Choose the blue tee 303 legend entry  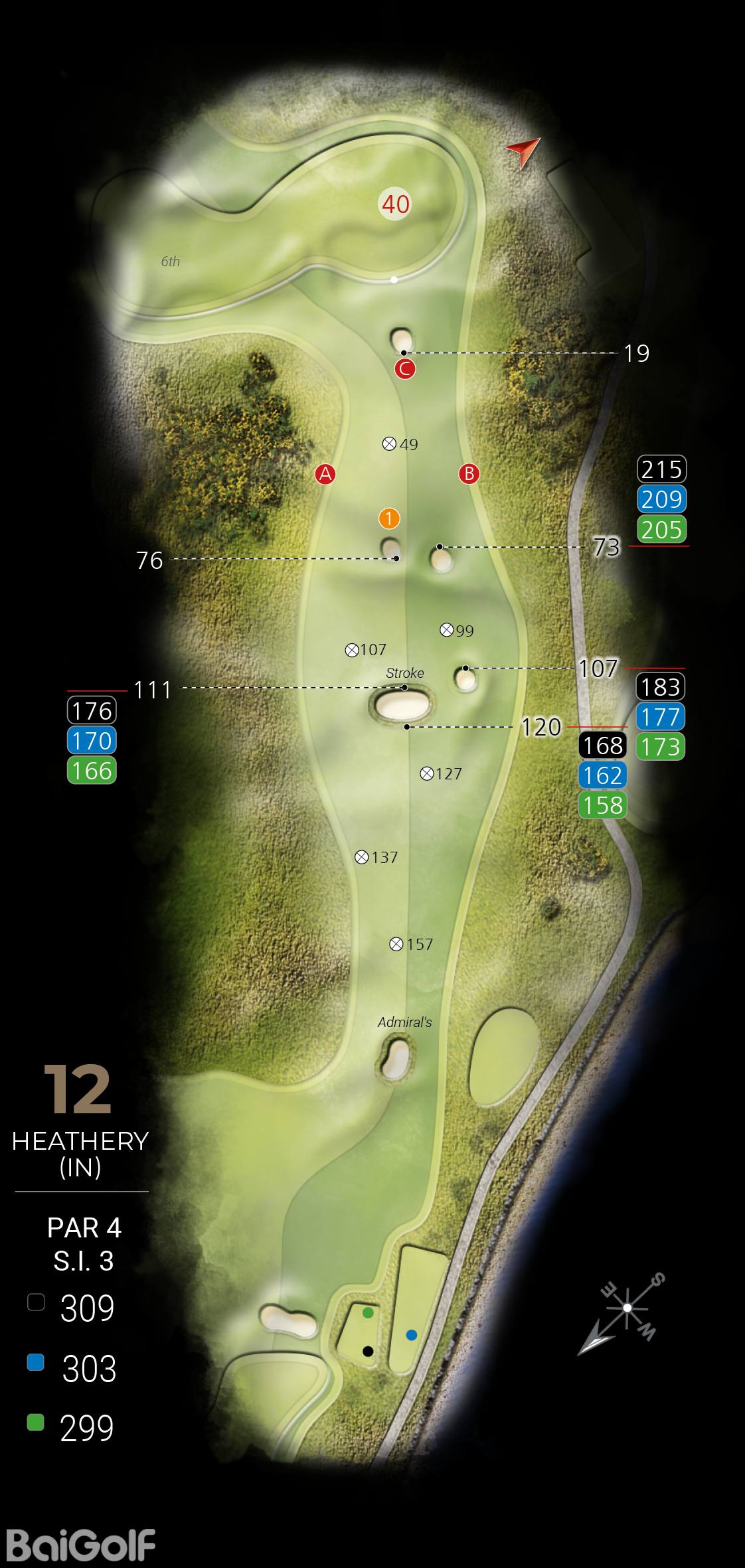pos(72,1368)
